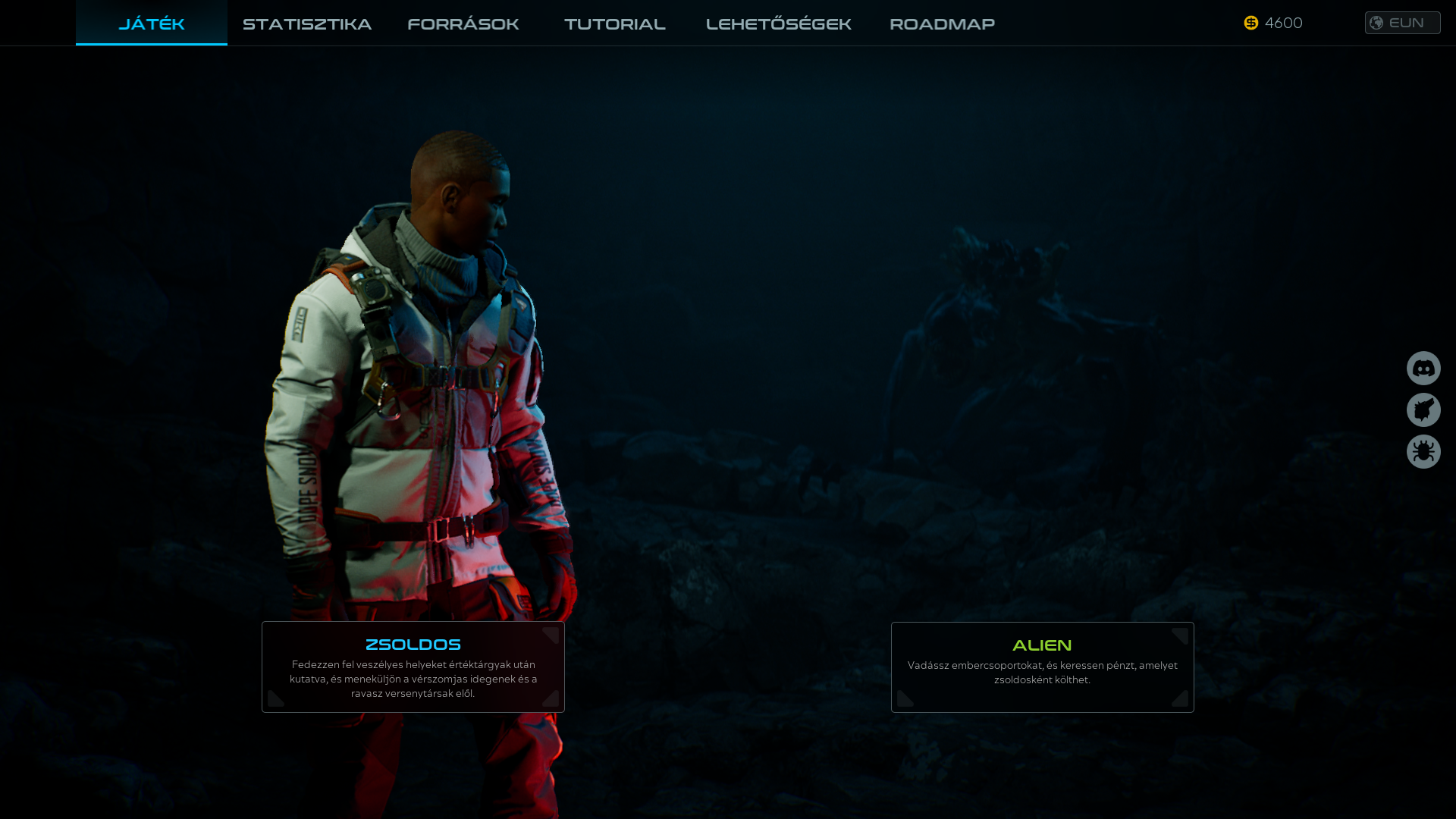Screen dimensions: 1456x819
Task: Go to the FORRÁSOK tab
Action: click(x=463, y=24)
